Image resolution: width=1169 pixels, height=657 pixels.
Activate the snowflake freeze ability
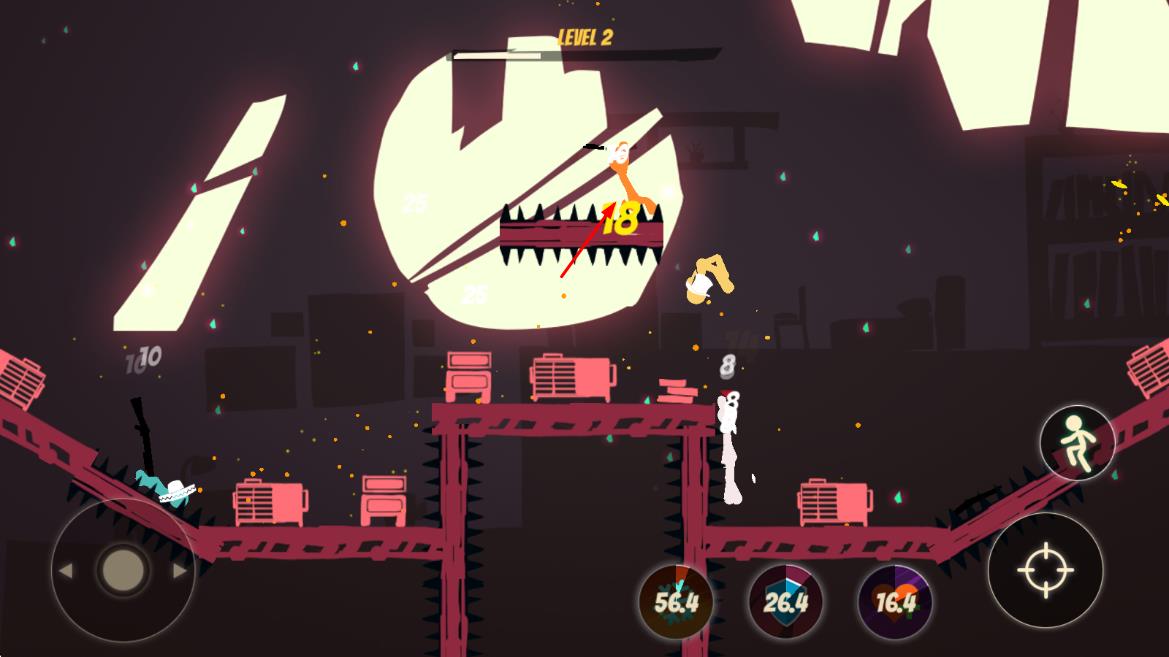tap(676, 602)
